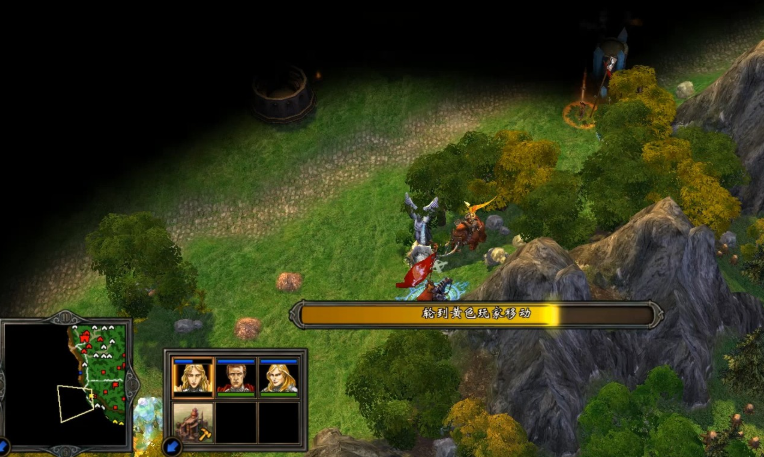
Task: Click the round button atop the minimap frame
Action: coord(66,319)
